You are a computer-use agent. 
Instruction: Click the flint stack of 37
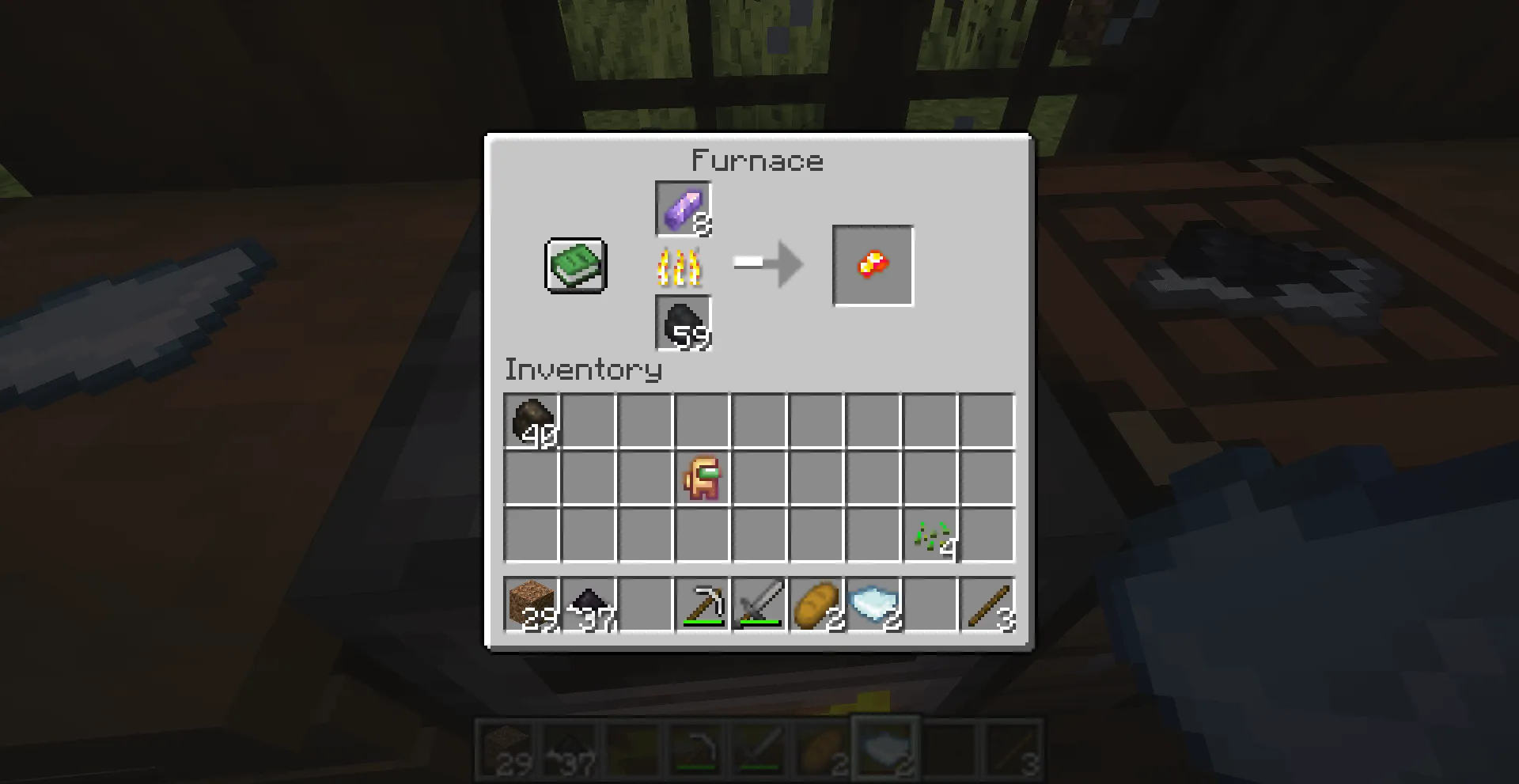pyautogui.click(x=588, y=605)
